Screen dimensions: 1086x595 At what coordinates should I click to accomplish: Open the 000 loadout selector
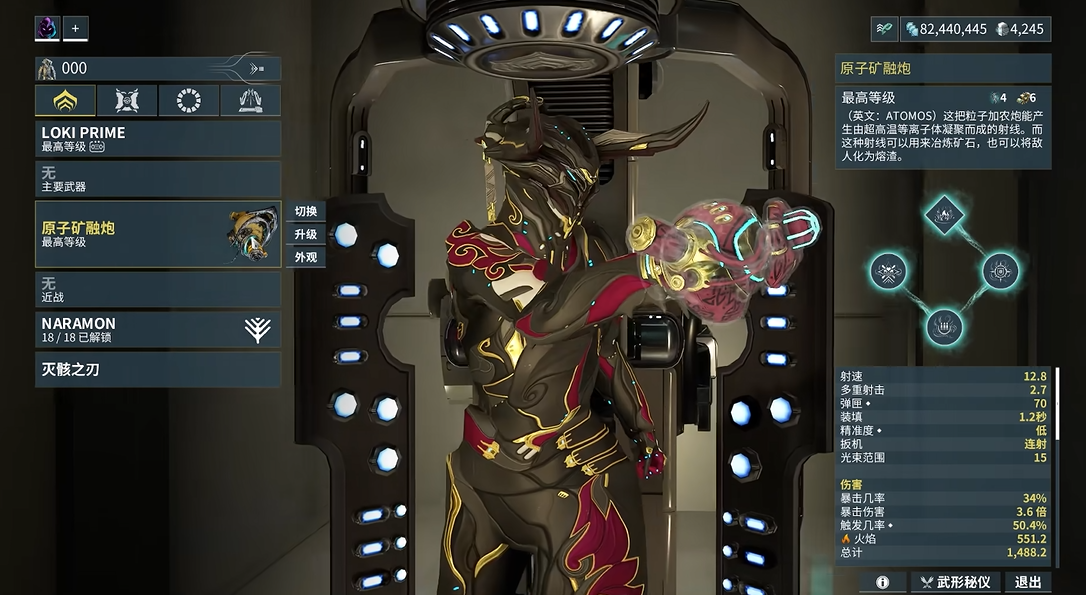[x=157, y=68]
